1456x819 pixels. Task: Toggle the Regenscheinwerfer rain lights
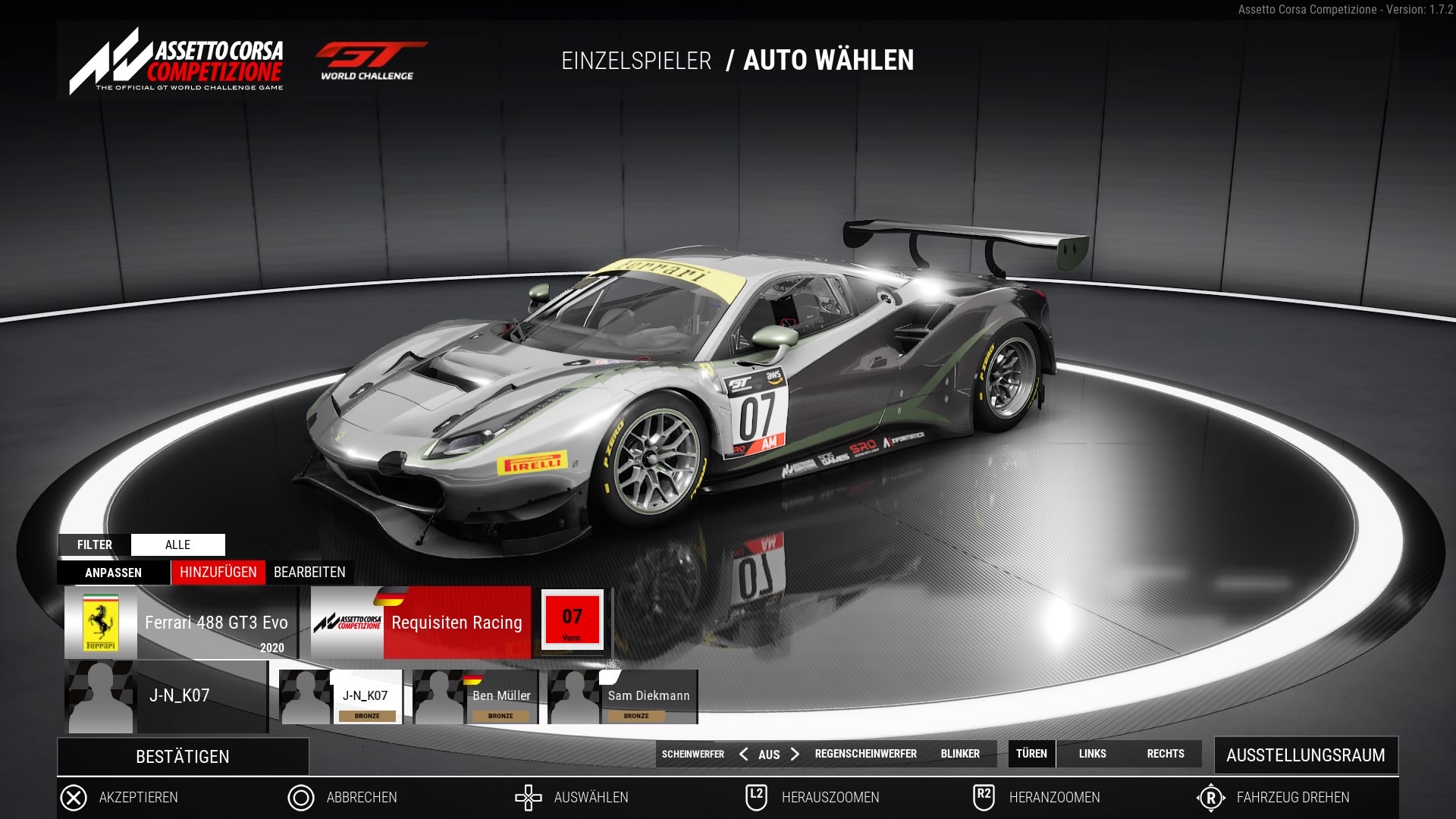point(865,754)
